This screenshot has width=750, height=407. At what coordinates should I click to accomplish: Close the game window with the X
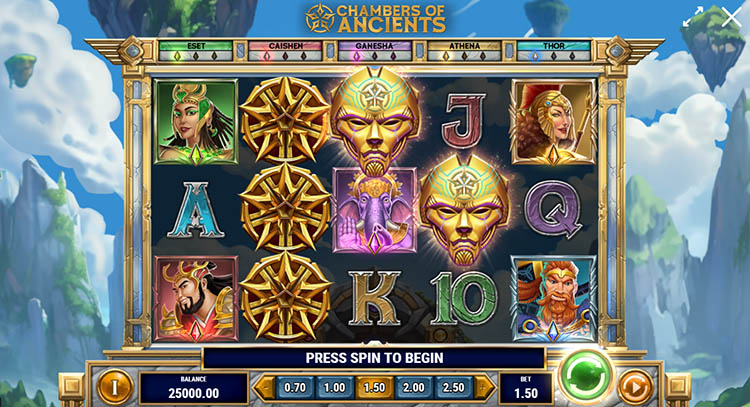[x=731, y=17]
